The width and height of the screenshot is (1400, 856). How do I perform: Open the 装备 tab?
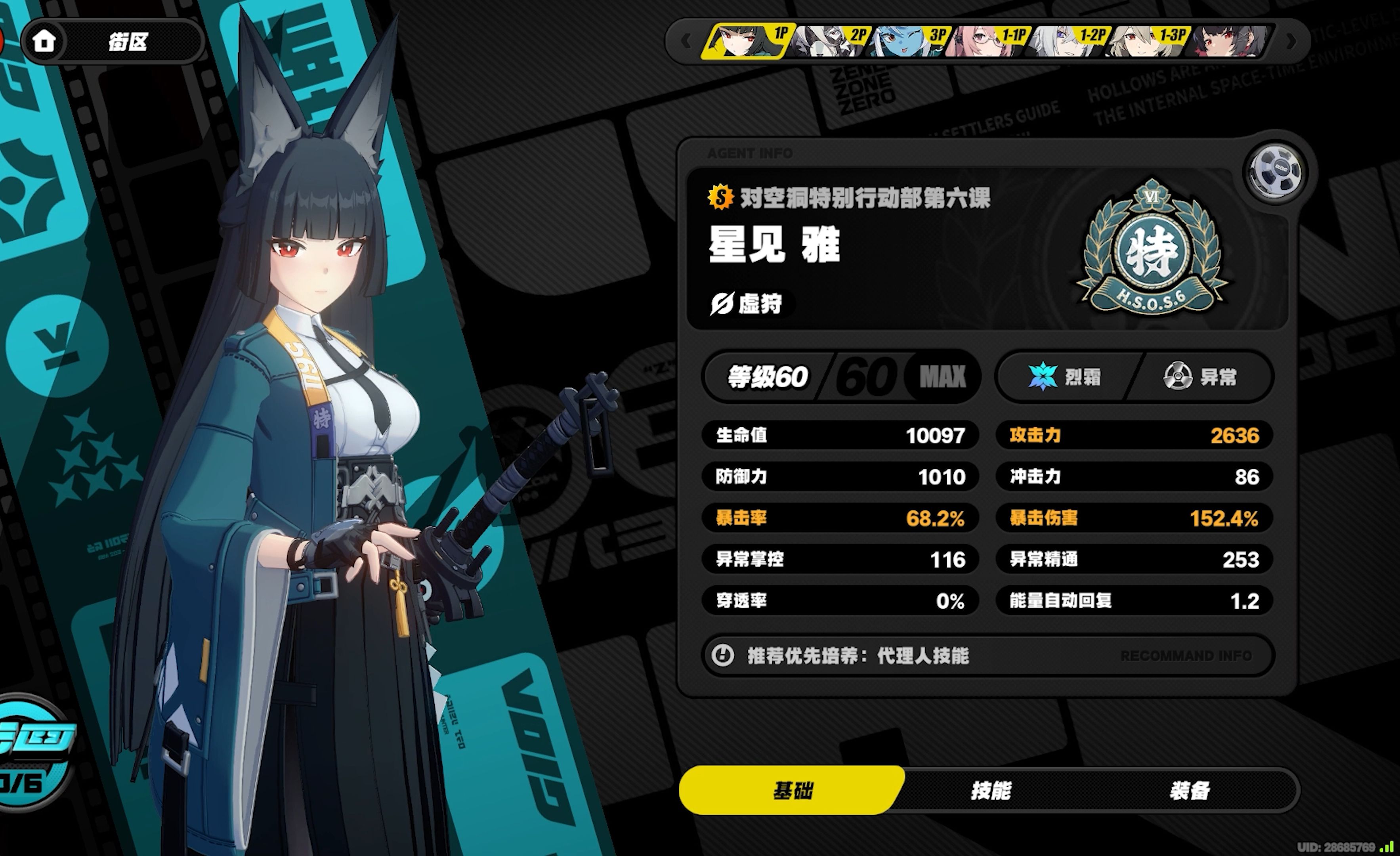coord(1189,790)
